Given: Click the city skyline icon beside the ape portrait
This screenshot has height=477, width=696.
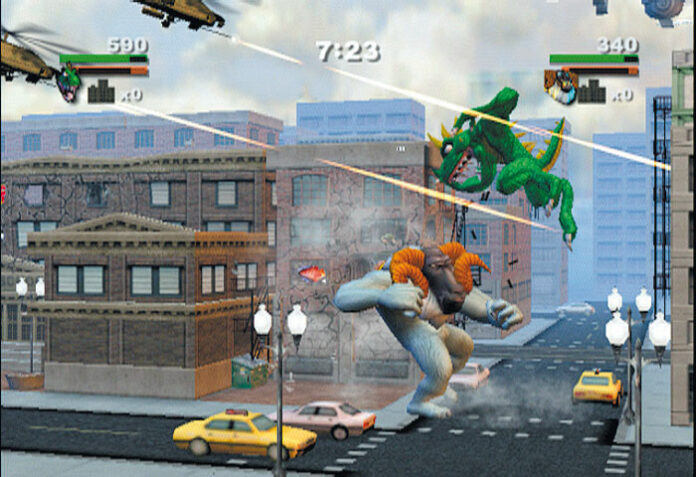Looking at the screenshot, I should pos(594,93).
